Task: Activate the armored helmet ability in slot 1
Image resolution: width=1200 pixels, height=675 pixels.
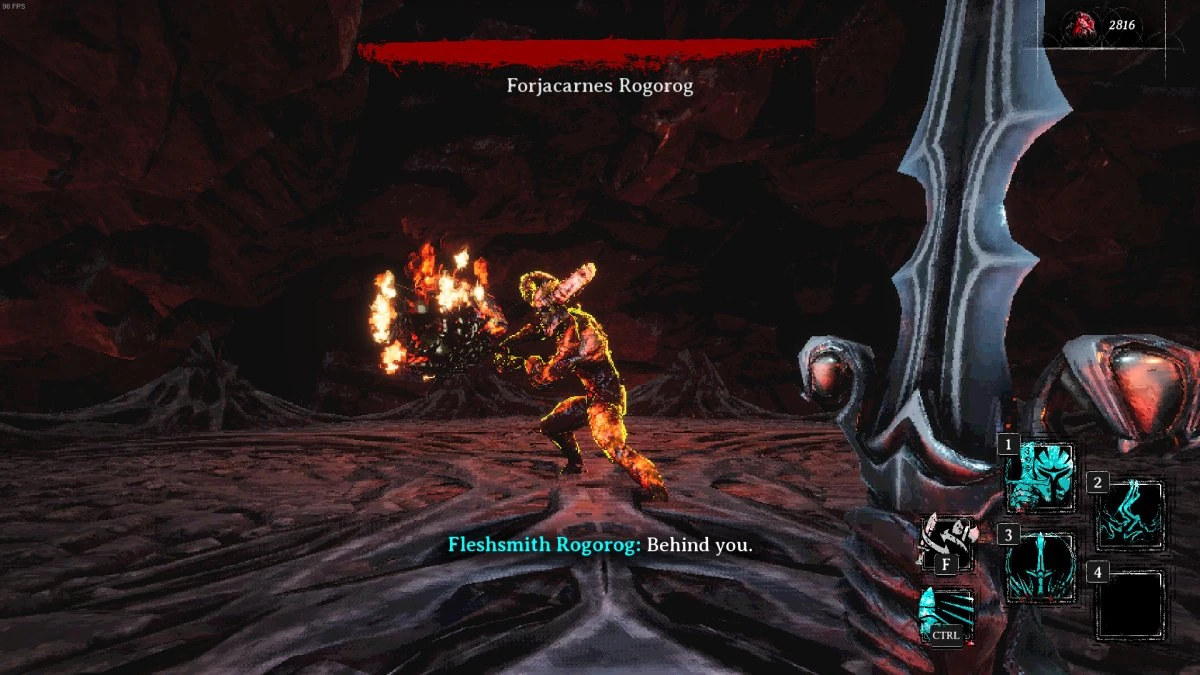Action: (1040, 478)
